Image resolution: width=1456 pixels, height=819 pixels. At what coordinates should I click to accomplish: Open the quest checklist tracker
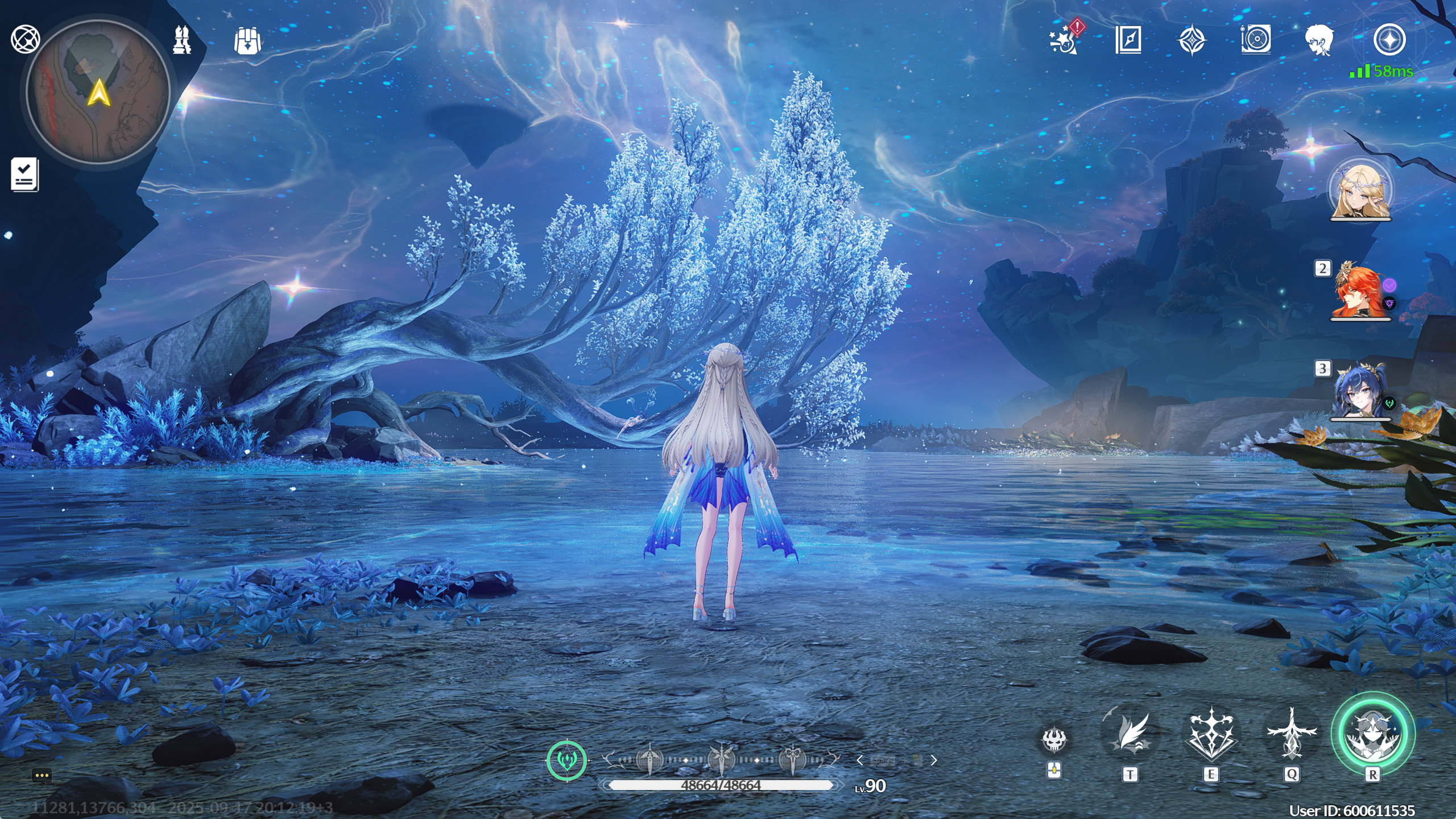(x=24, y=174)
